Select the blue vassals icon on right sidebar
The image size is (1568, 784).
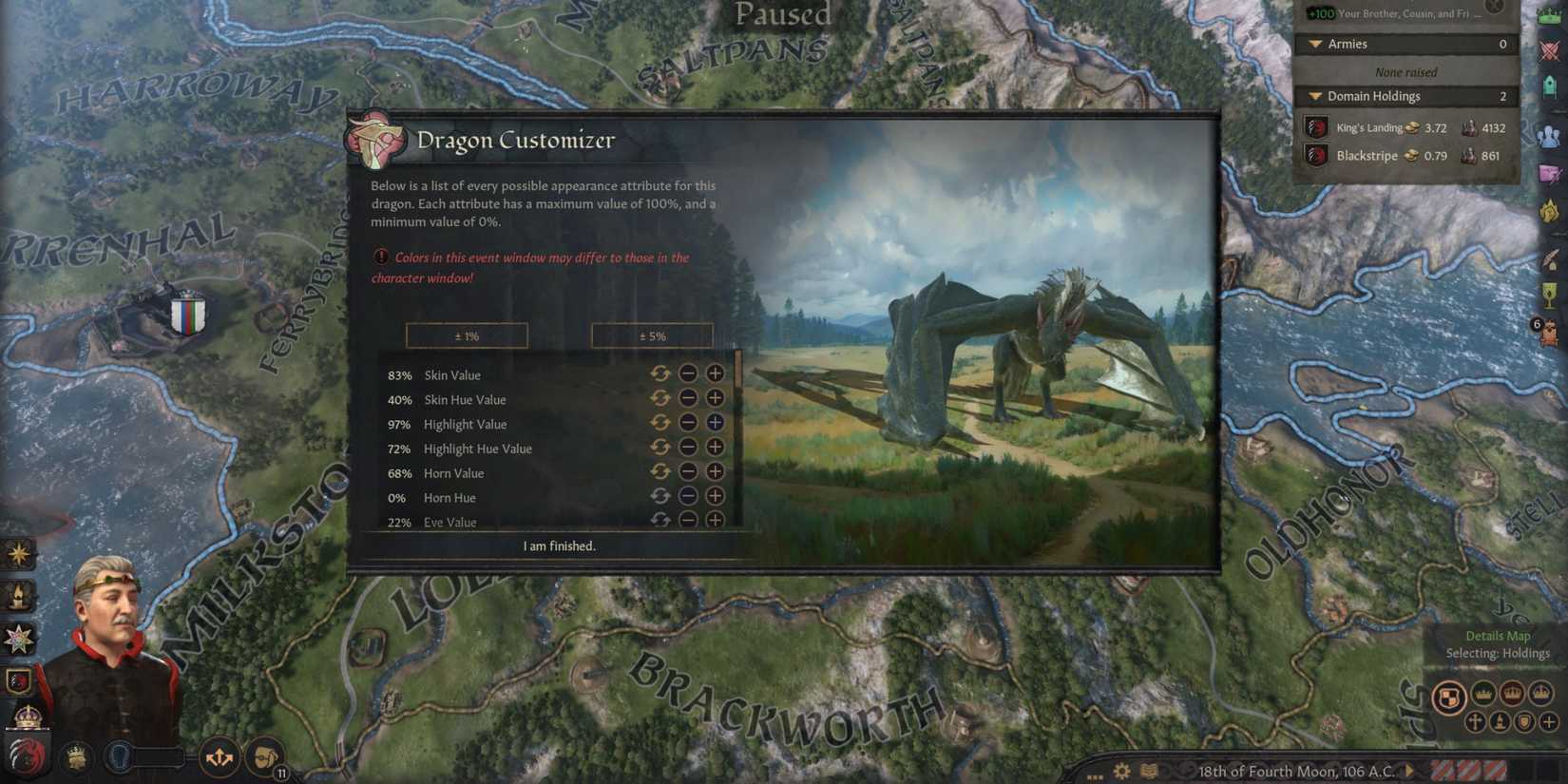(x=1550, y=135)
